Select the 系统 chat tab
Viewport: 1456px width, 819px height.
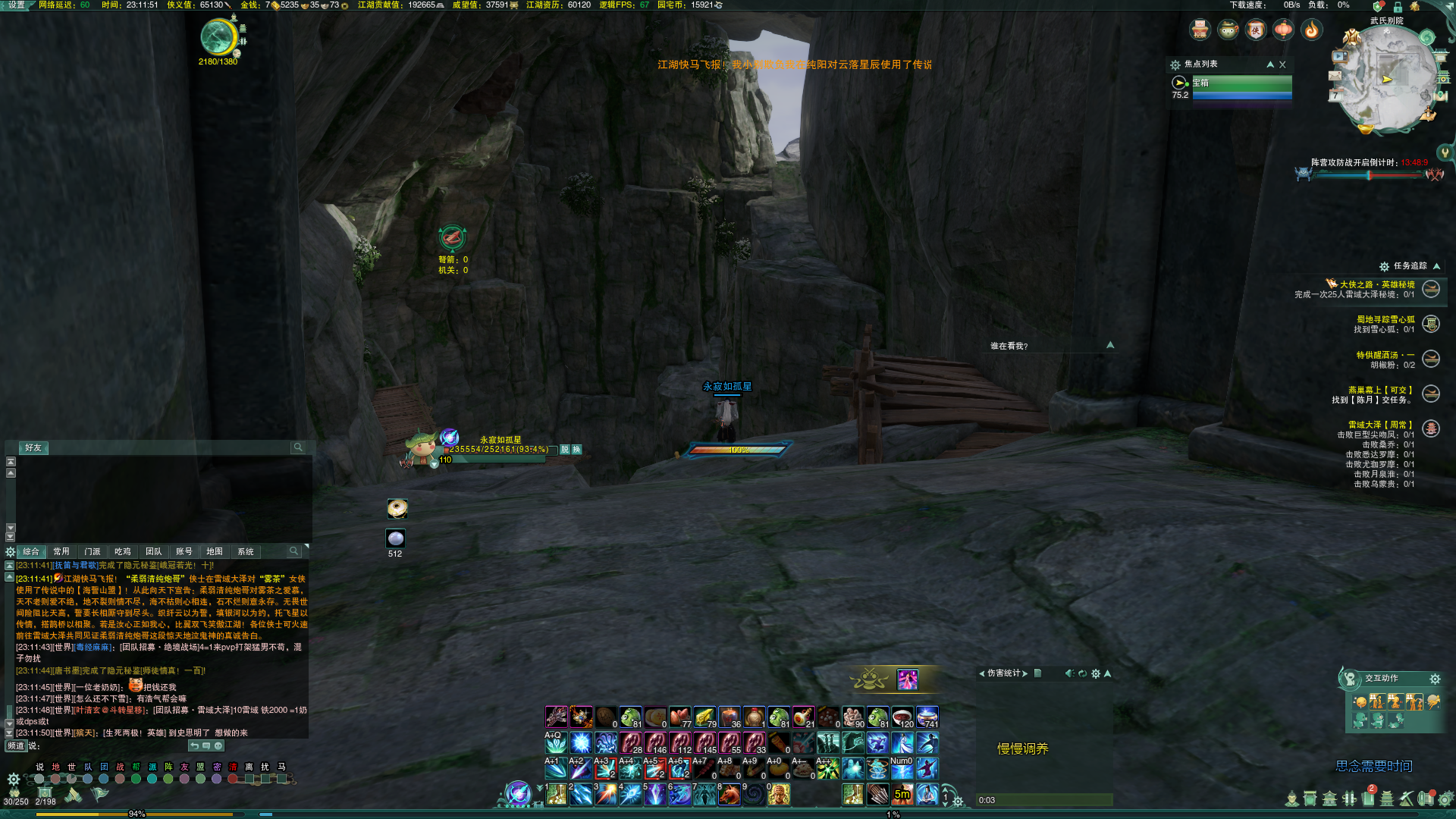point(245,551)
